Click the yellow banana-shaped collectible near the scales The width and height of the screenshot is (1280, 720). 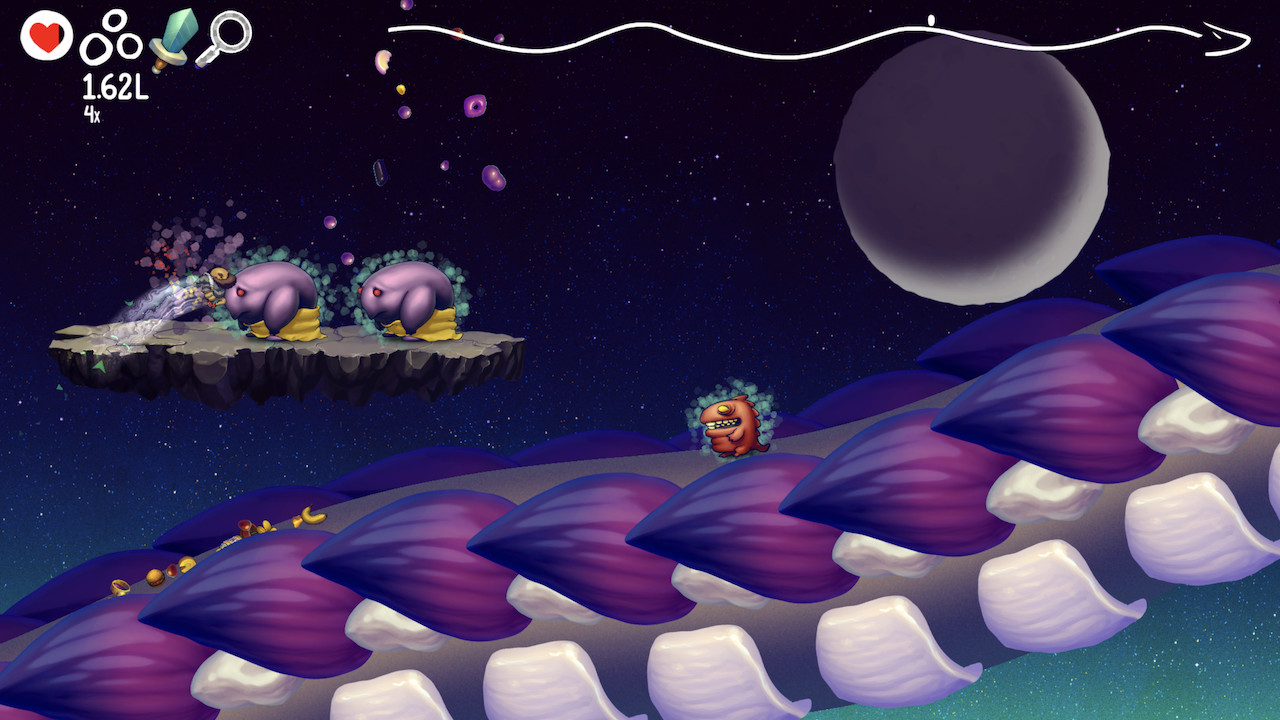pyautogui.click(x=313, y=513)
